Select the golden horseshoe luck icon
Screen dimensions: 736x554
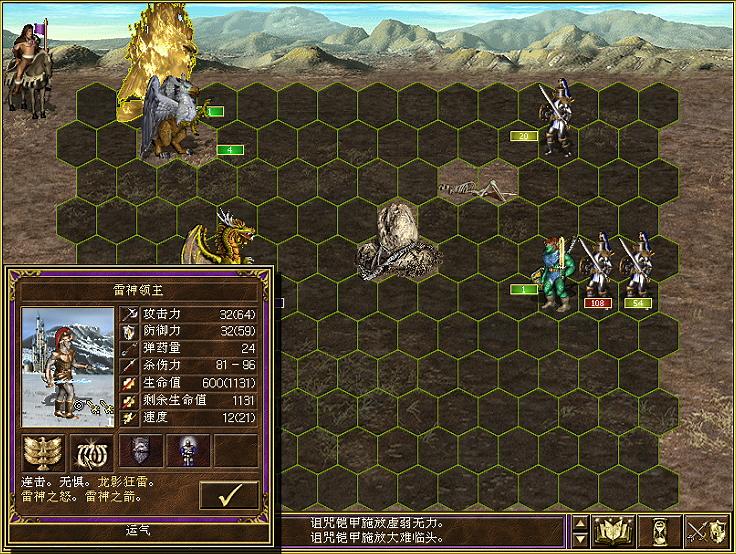88,452
